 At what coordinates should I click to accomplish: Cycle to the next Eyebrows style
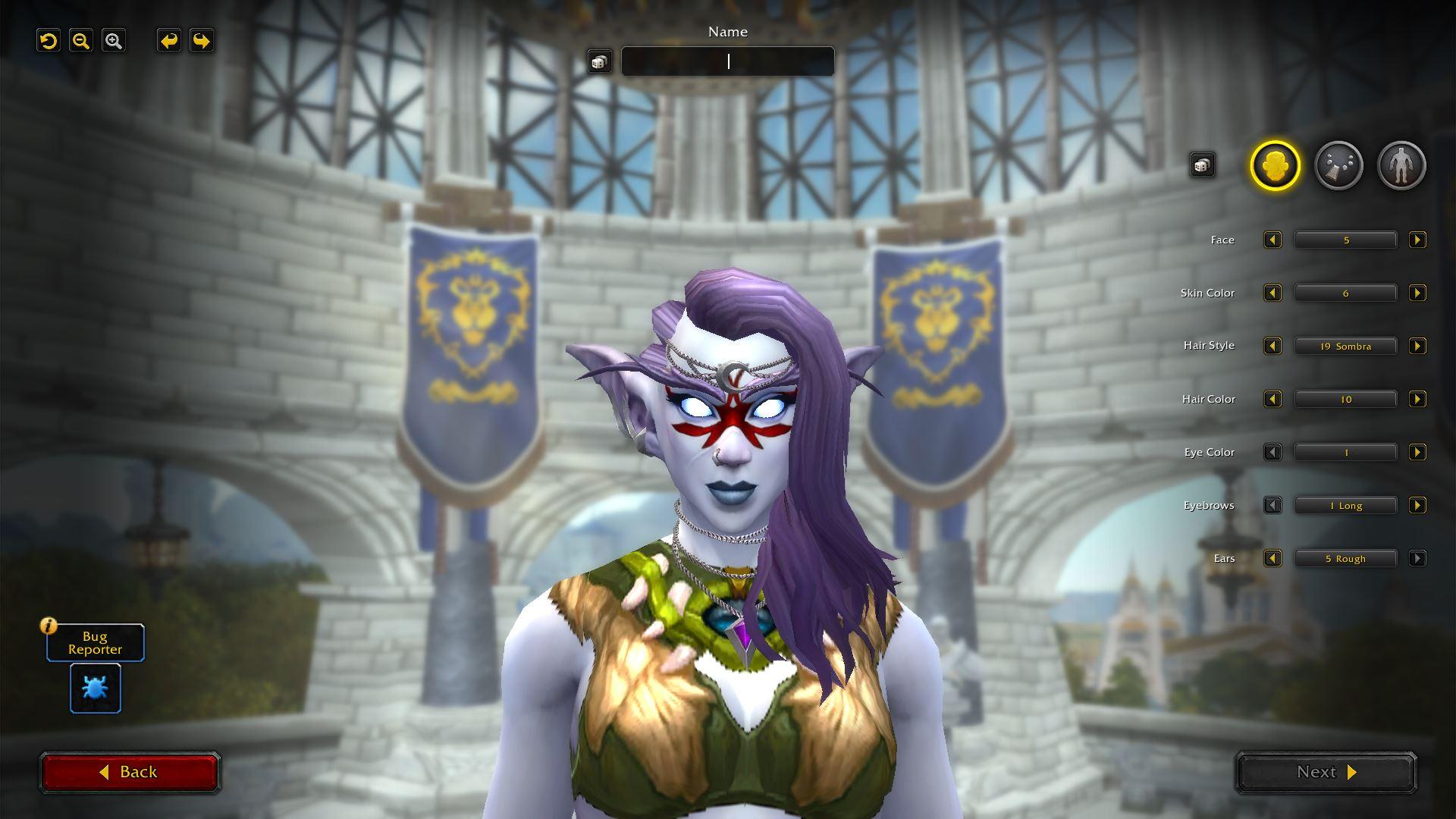click(1417, 506)
